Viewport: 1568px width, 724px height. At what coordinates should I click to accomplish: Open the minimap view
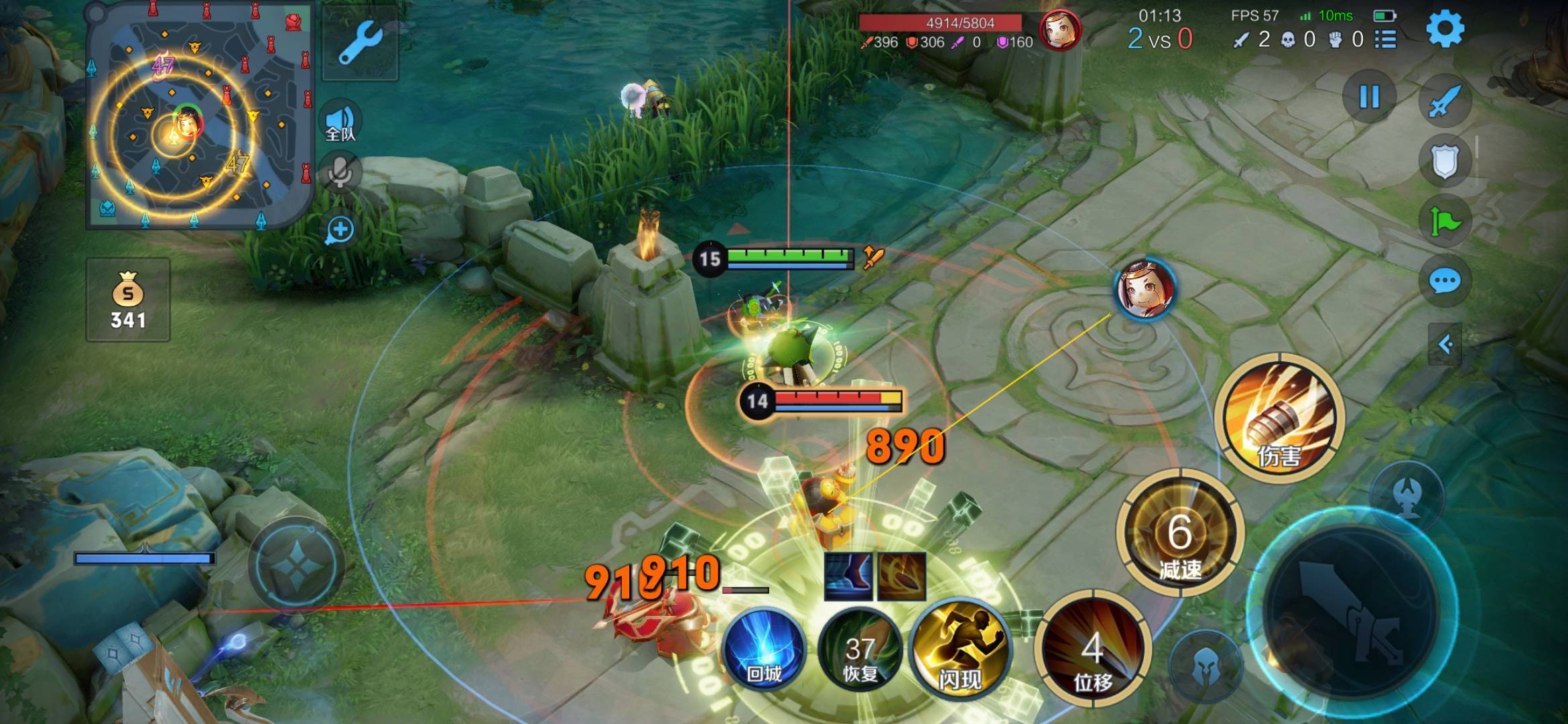click(200, 115)
